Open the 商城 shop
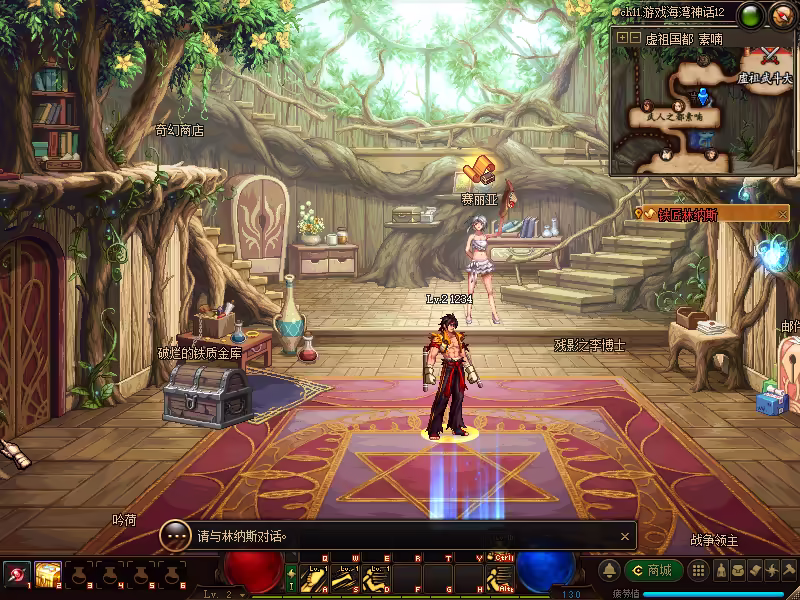Screen dimensions: 800x600 coord(654,571)
